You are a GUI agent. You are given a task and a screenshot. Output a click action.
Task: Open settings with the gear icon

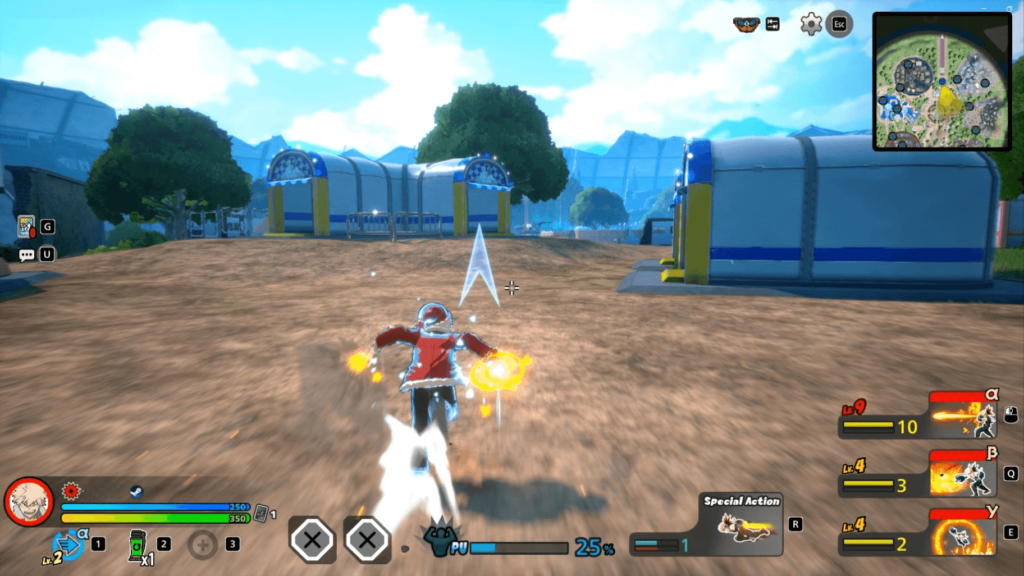point(811,24)
